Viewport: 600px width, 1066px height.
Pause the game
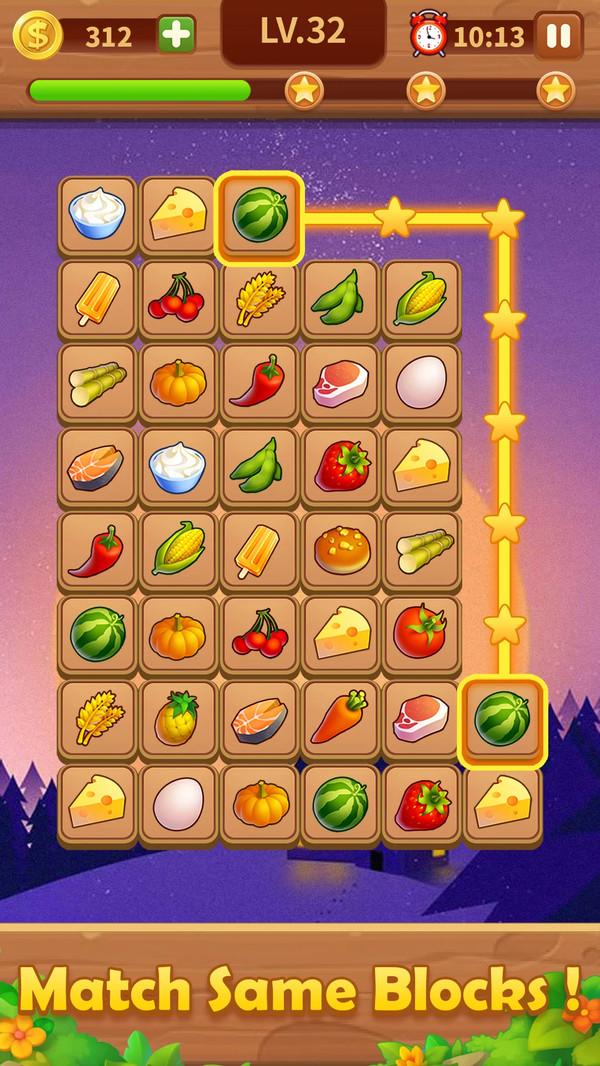point(558,36)
